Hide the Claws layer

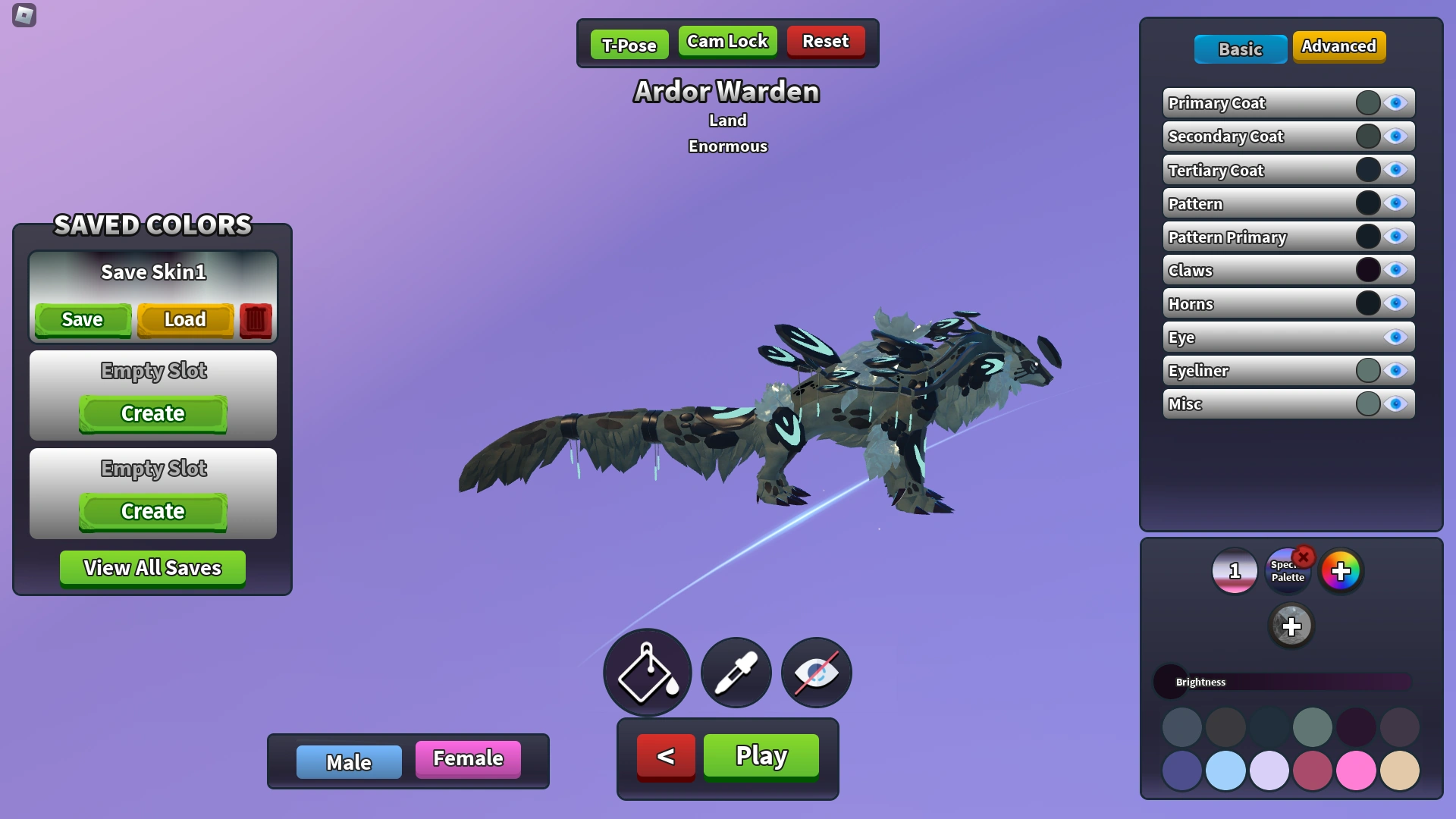tap(1396, 269)
